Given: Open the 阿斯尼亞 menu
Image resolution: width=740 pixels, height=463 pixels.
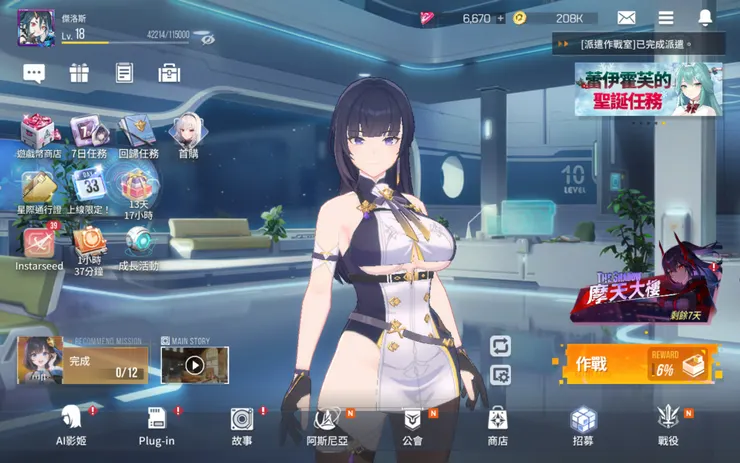Looking at the screenshot, I should (326, 424).
